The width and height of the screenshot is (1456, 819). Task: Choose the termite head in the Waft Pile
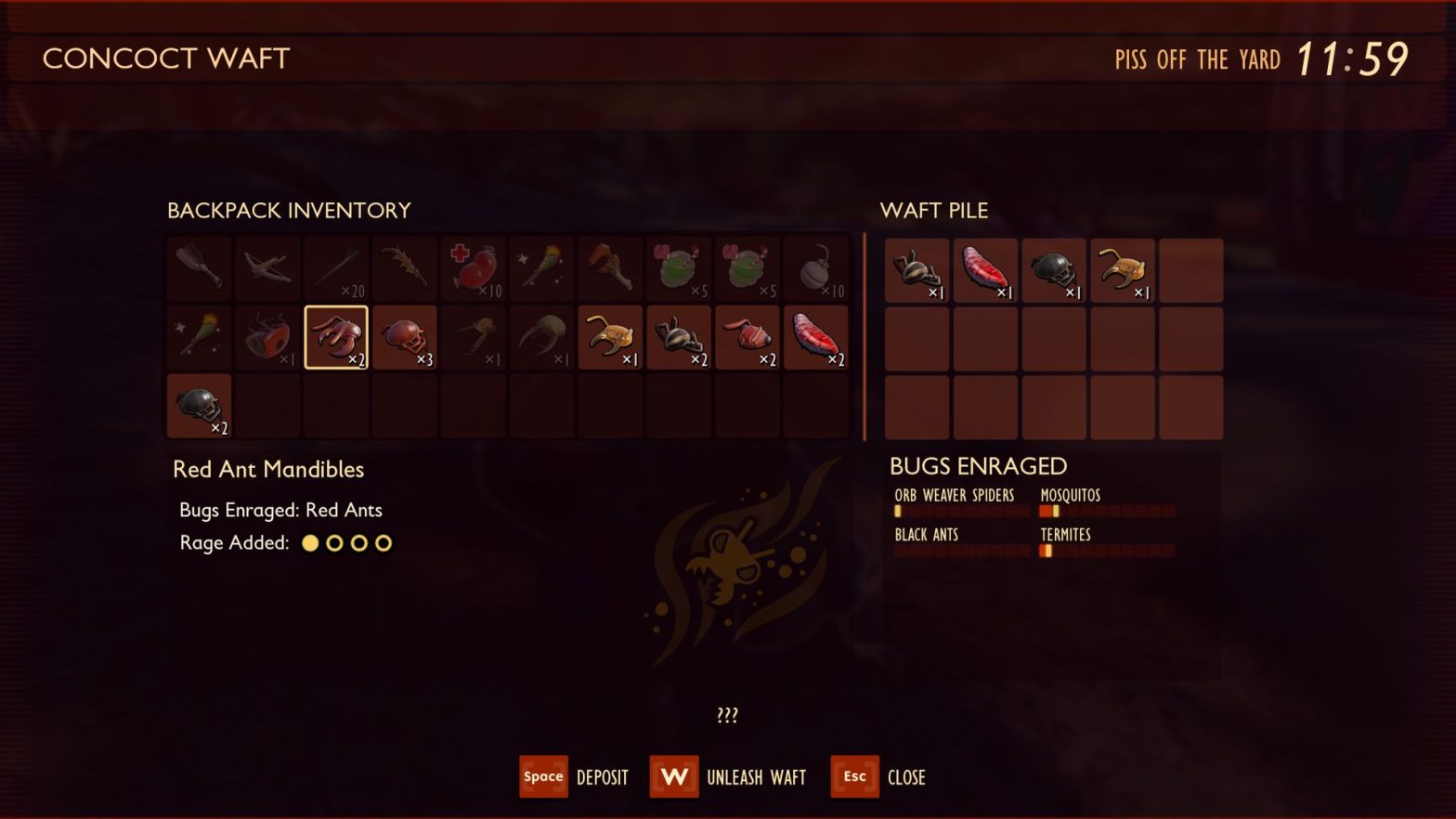[1123, 270]
